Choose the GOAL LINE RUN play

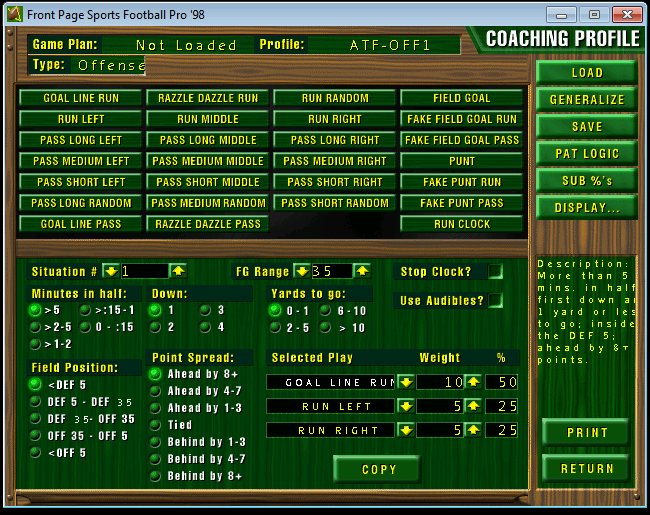(81, 98)
